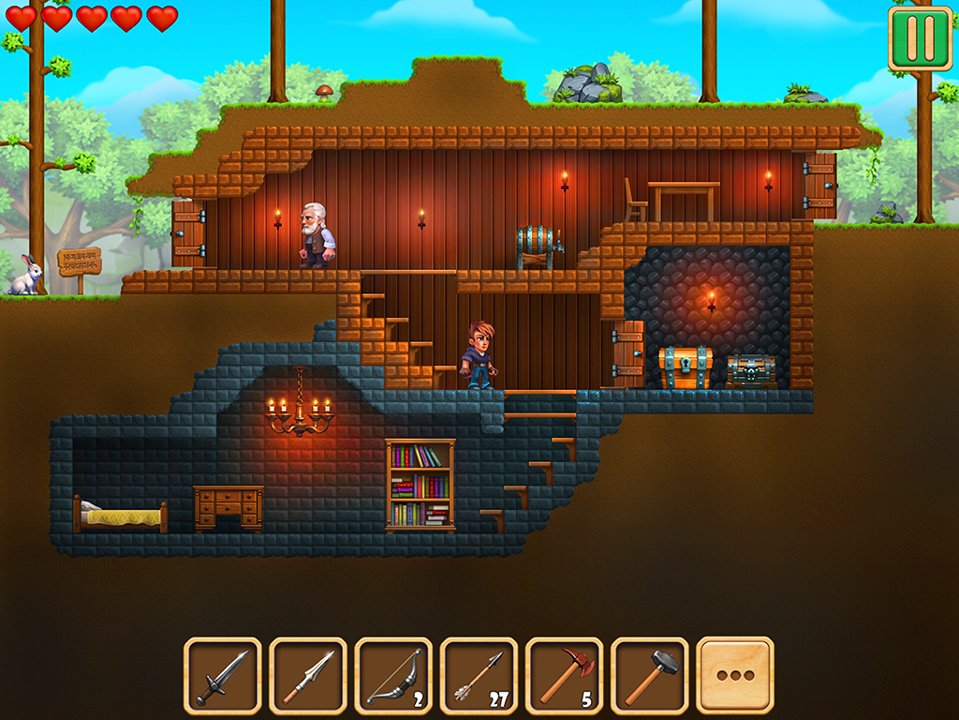Select the sword hotbar slot

pos(222,675)
